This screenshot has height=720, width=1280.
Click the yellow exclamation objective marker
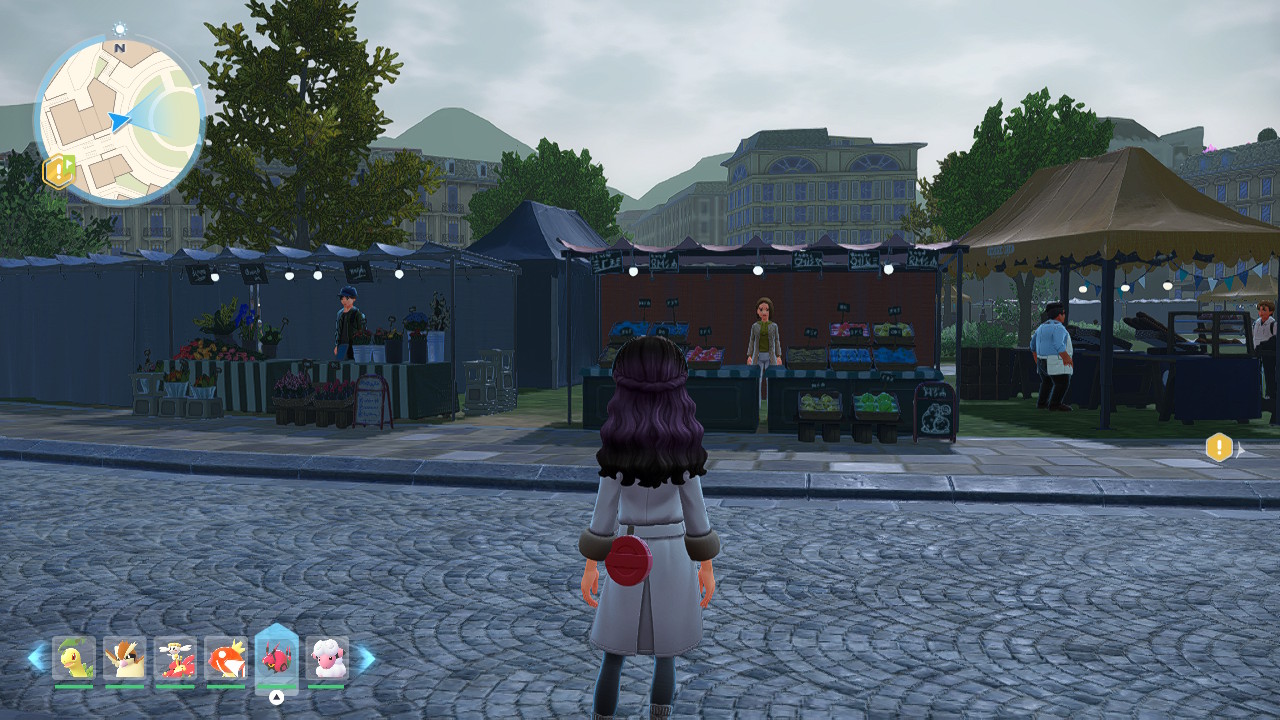coord(1218,447)
